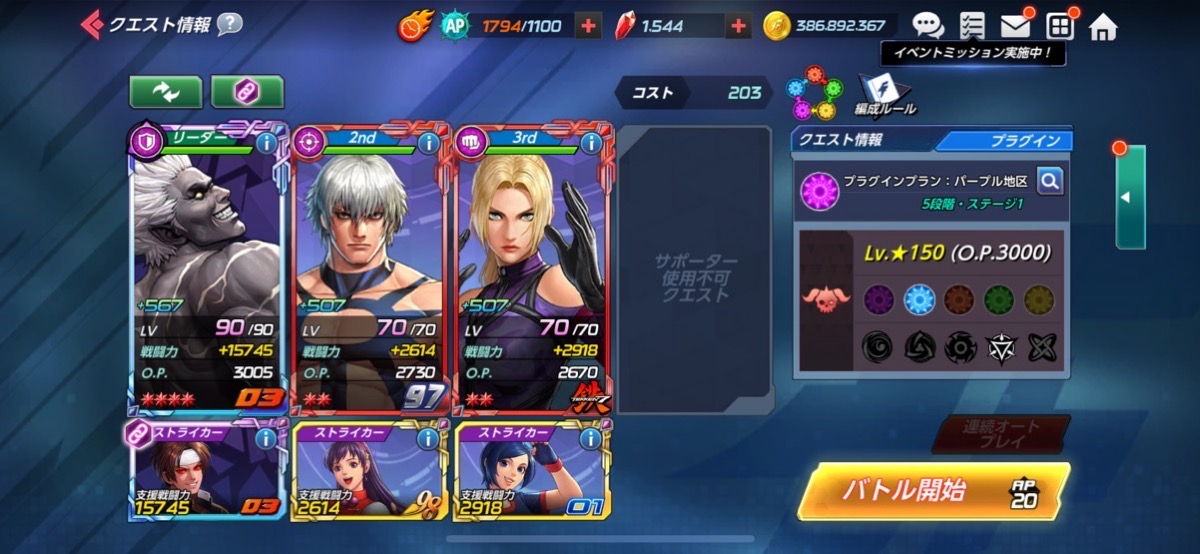This screenshot has height=554, width=1200.
Task: Go back using the クエスト情報 arrow
Action: coord(92,23)
